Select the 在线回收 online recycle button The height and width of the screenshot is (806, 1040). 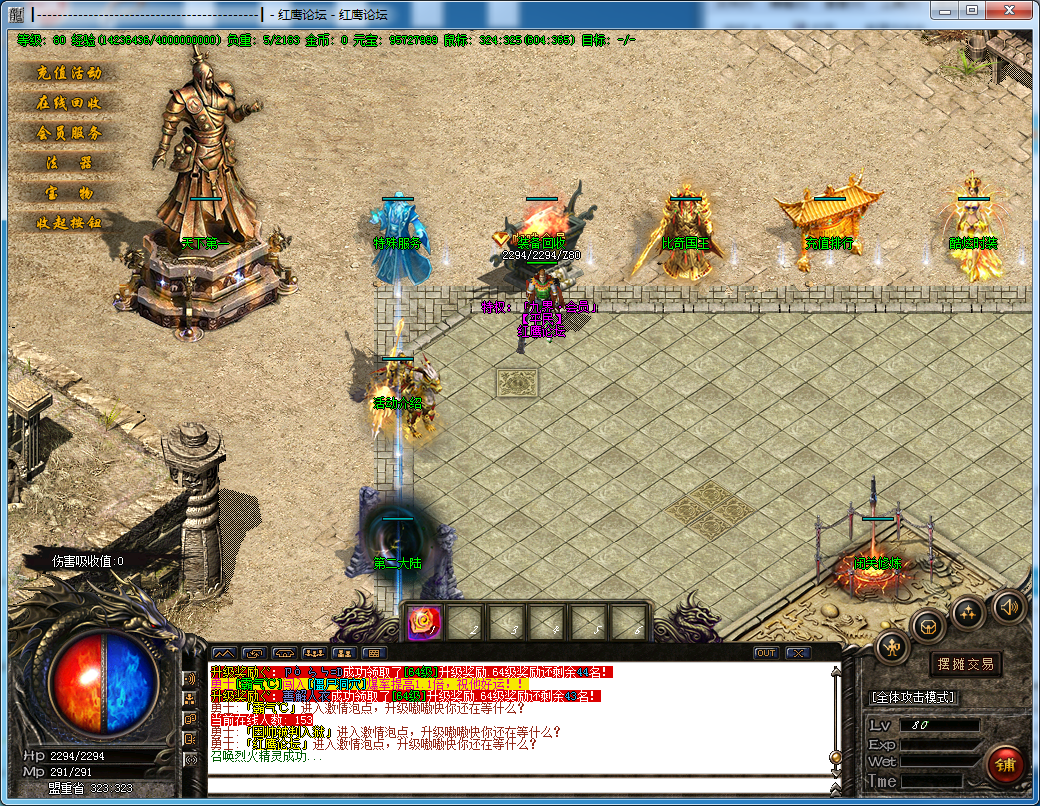click(x=69, y=103)
